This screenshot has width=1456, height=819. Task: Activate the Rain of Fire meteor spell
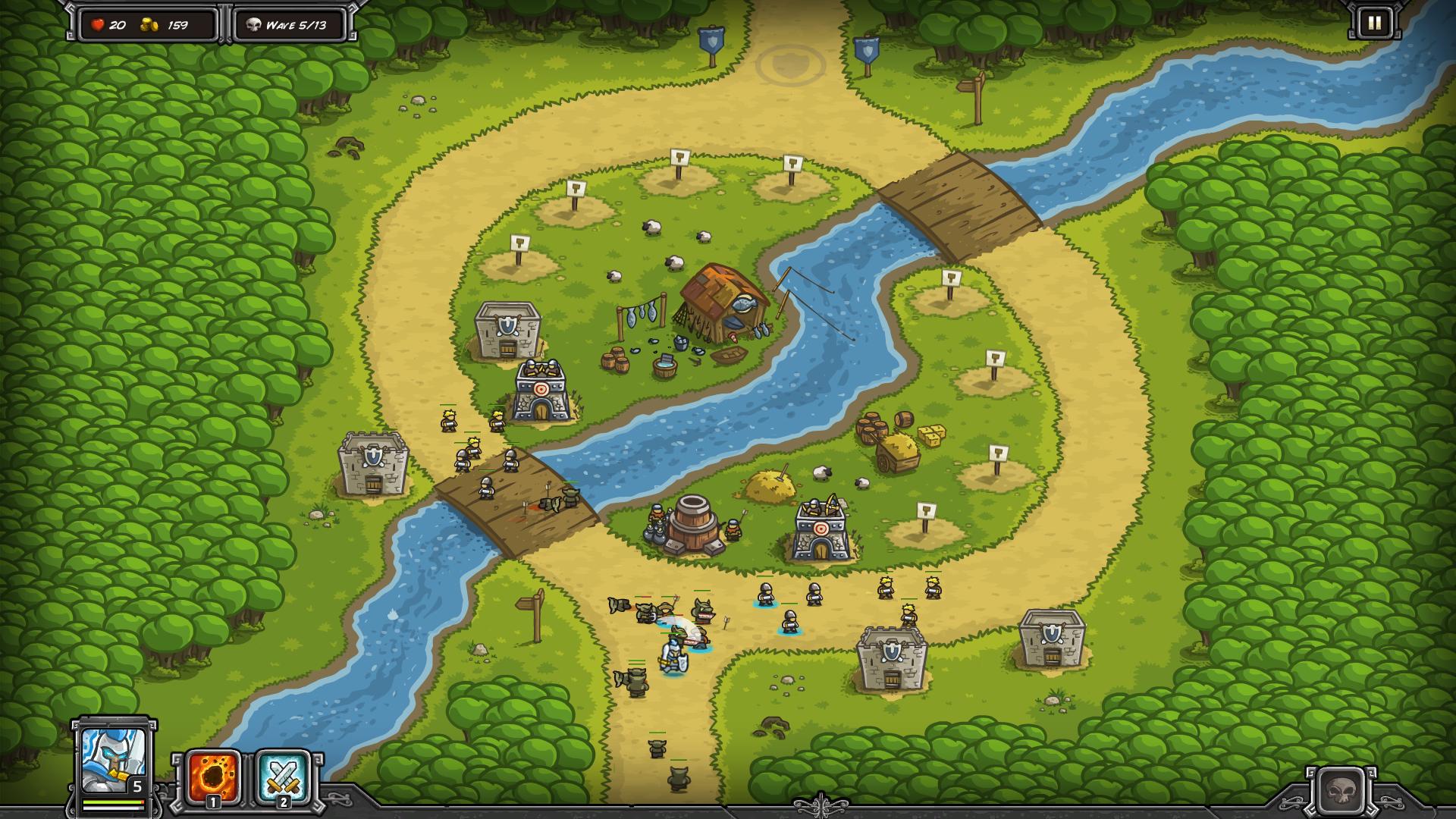214,777
